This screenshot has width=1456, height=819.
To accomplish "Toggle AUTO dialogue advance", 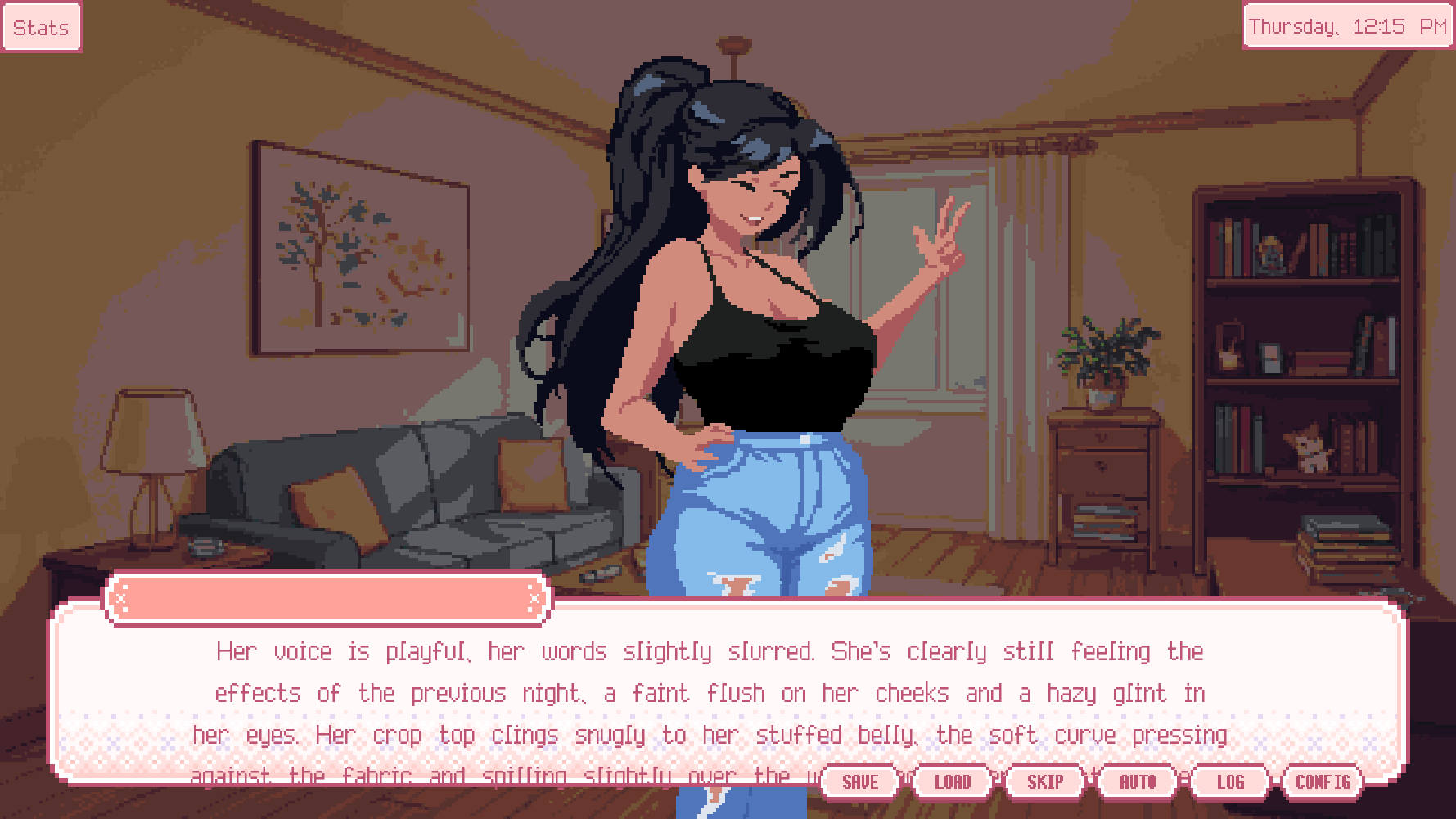I will (x=1137, y=781).
